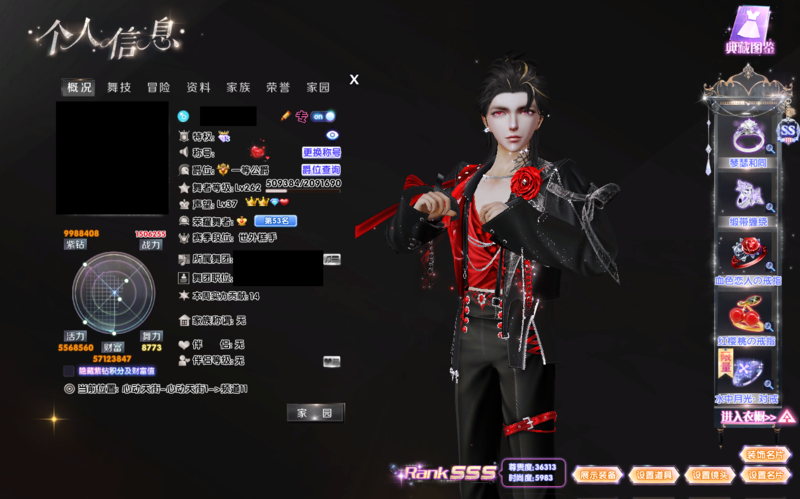This screenshot has width=800, height=499.
Task: Close the personal info panel
Action: click(354, 80)
